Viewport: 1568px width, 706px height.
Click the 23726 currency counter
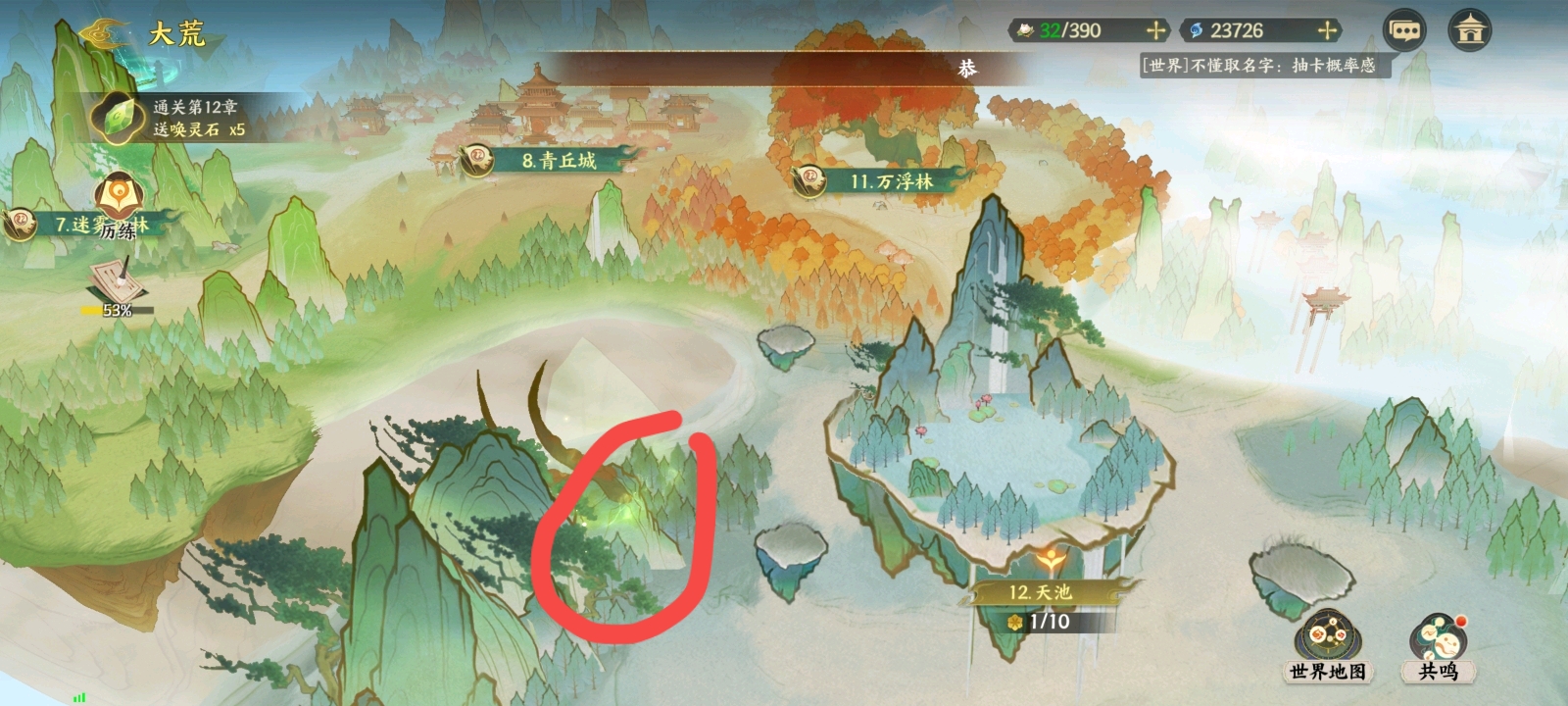(1237, 30)
